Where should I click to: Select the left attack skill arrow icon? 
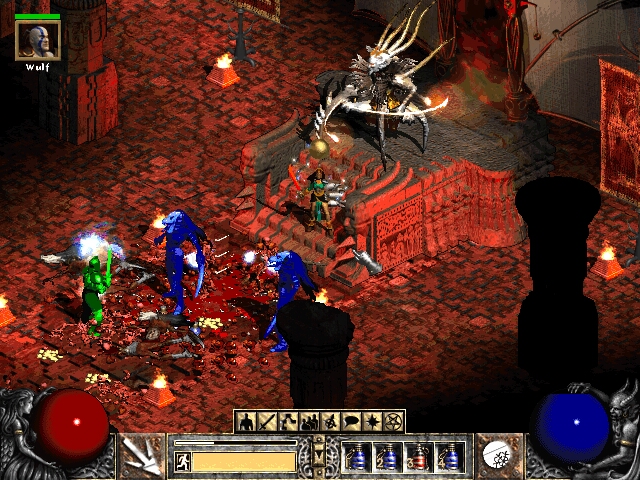(x=142, y=455)
